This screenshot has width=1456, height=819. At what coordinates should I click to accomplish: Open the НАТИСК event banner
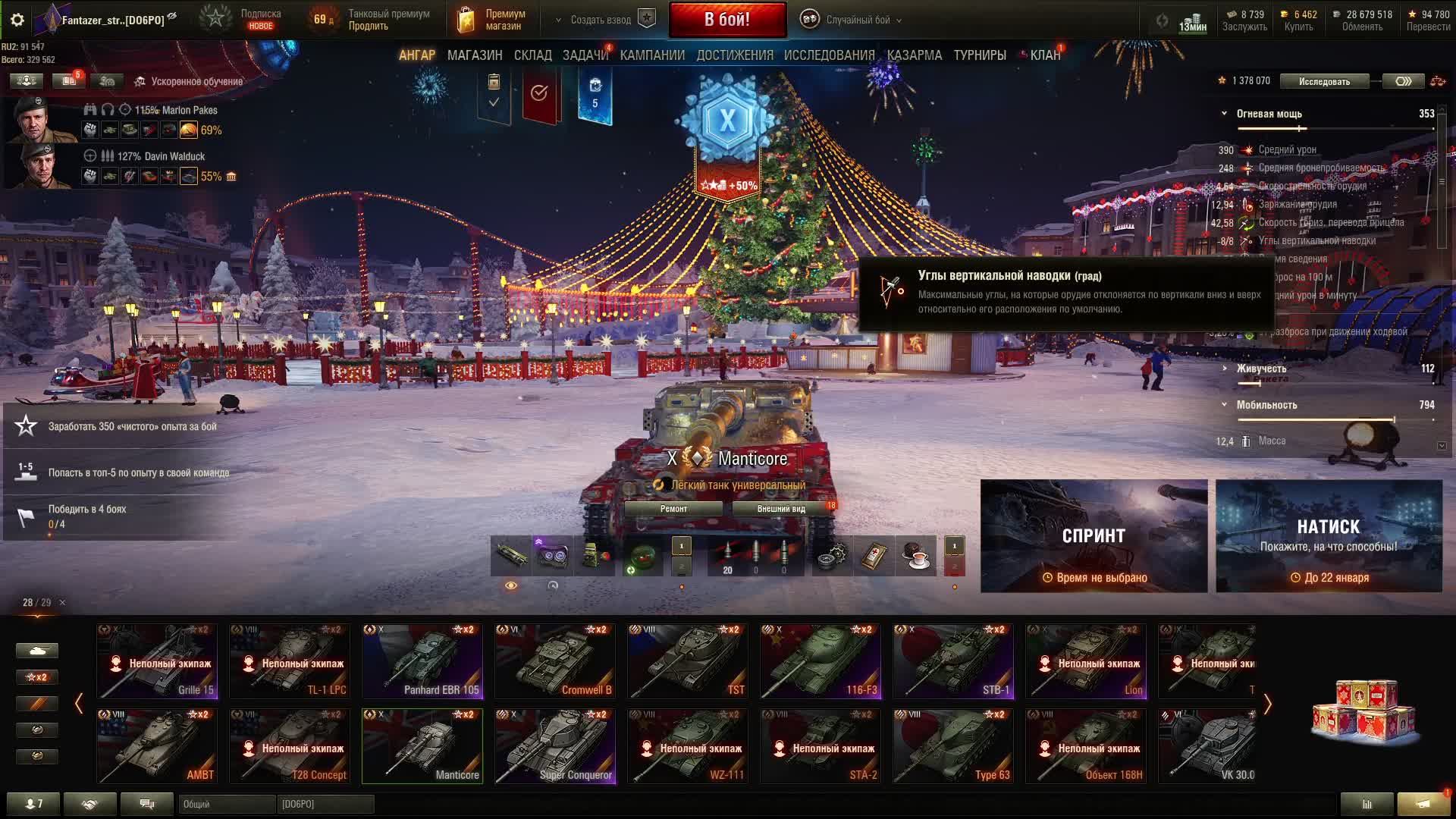pos(1329,535)
